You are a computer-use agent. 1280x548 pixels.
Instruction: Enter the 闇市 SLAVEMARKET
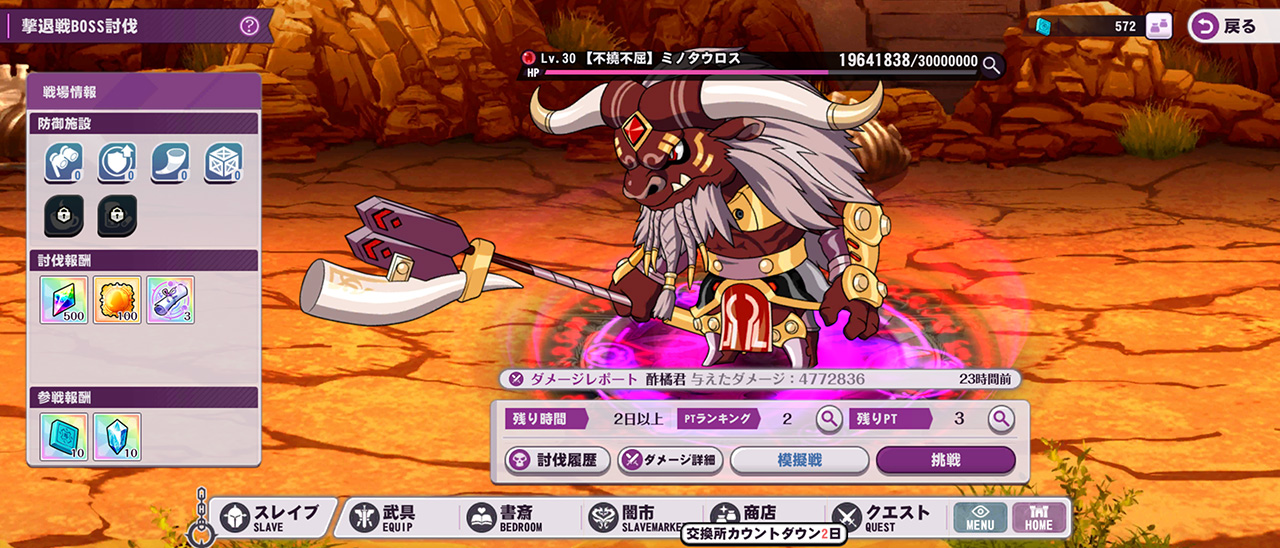[633, 517]
